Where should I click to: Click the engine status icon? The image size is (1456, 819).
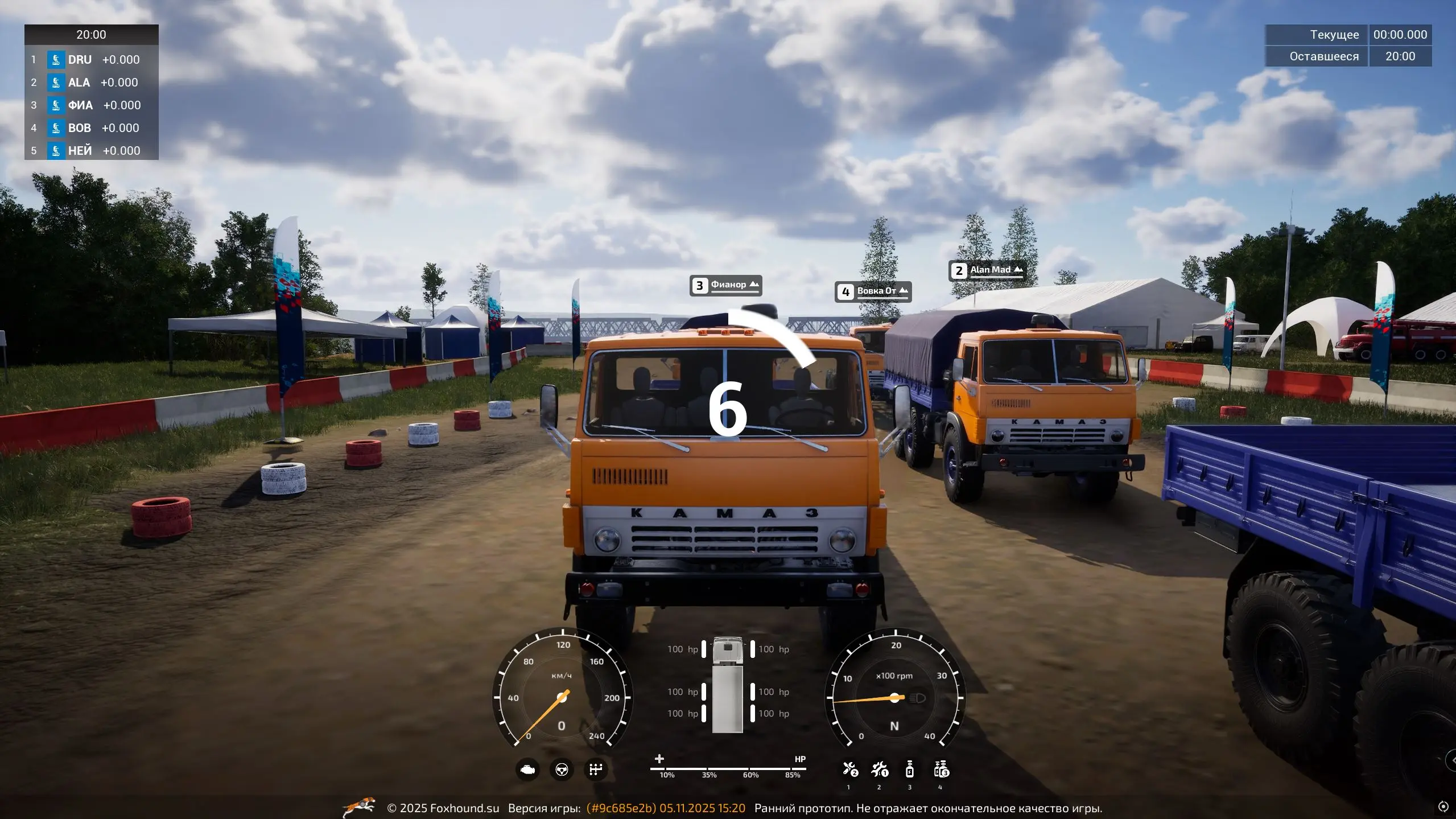coord(527,770)
